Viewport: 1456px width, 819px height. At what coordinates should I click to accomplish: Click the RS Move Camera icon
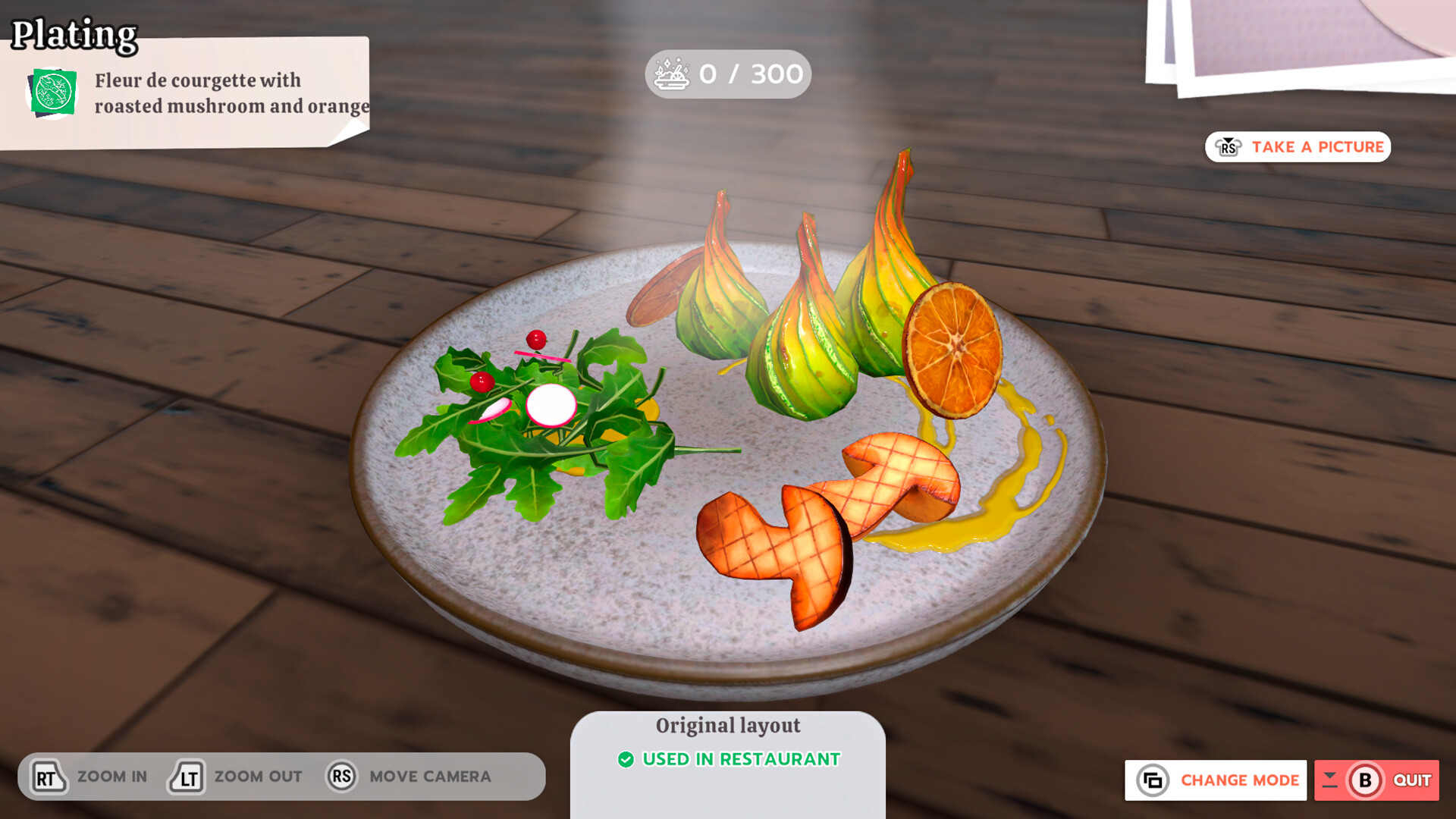[x=340, y=776]
